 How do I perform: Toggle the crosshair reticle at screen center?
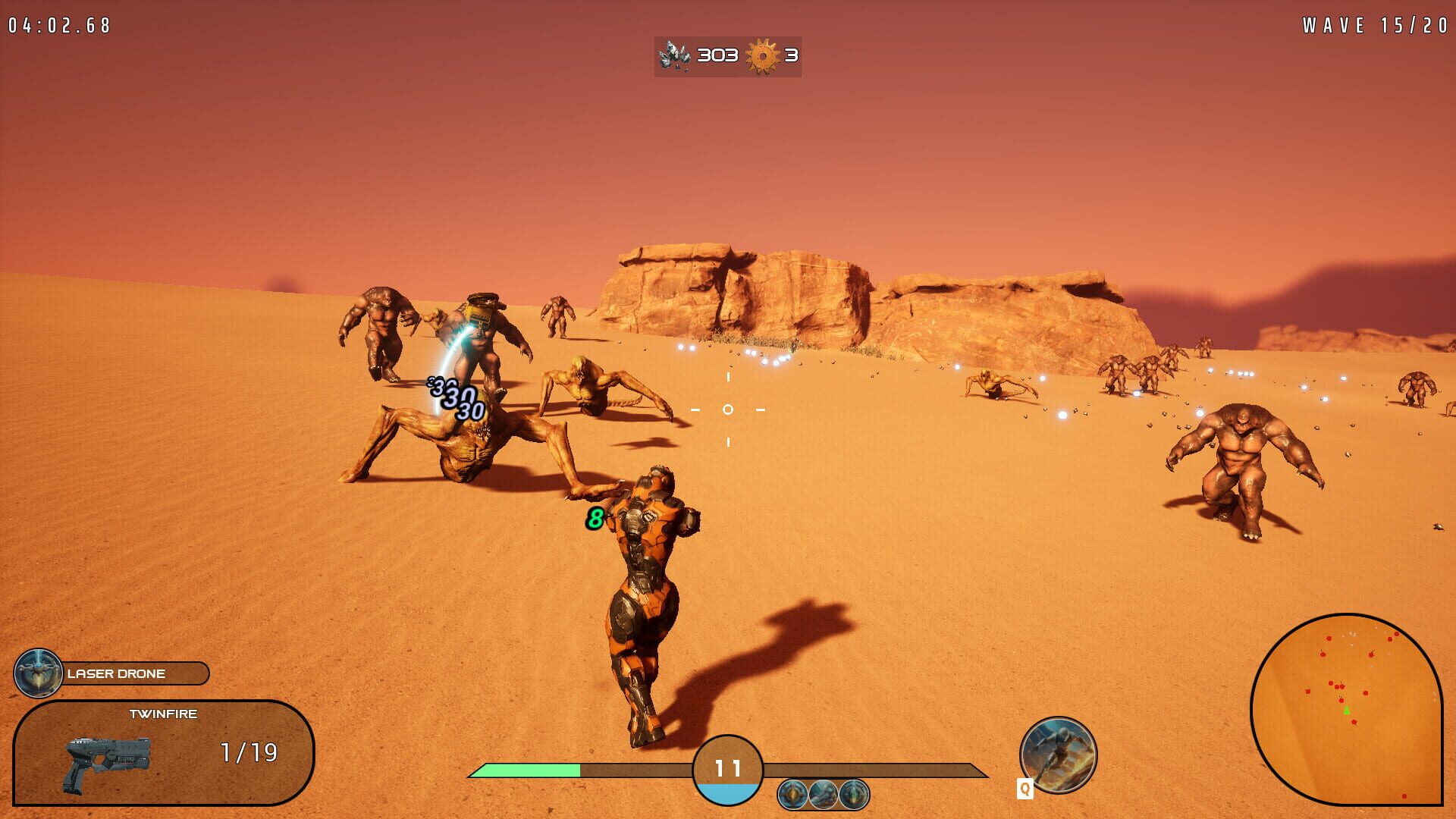pyautogui.click(x=727, y=409)
